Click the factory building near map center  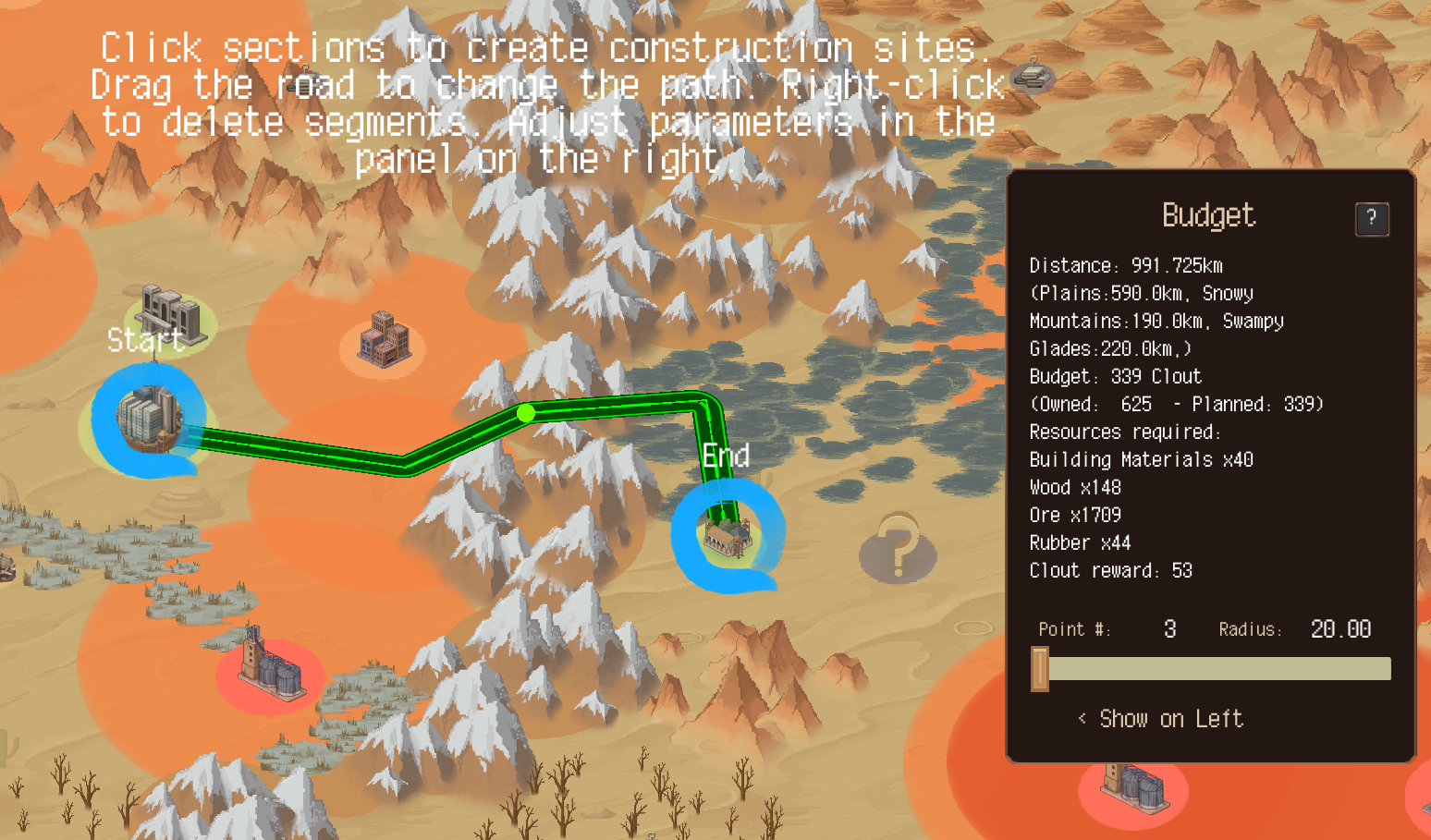coord(385,342)
